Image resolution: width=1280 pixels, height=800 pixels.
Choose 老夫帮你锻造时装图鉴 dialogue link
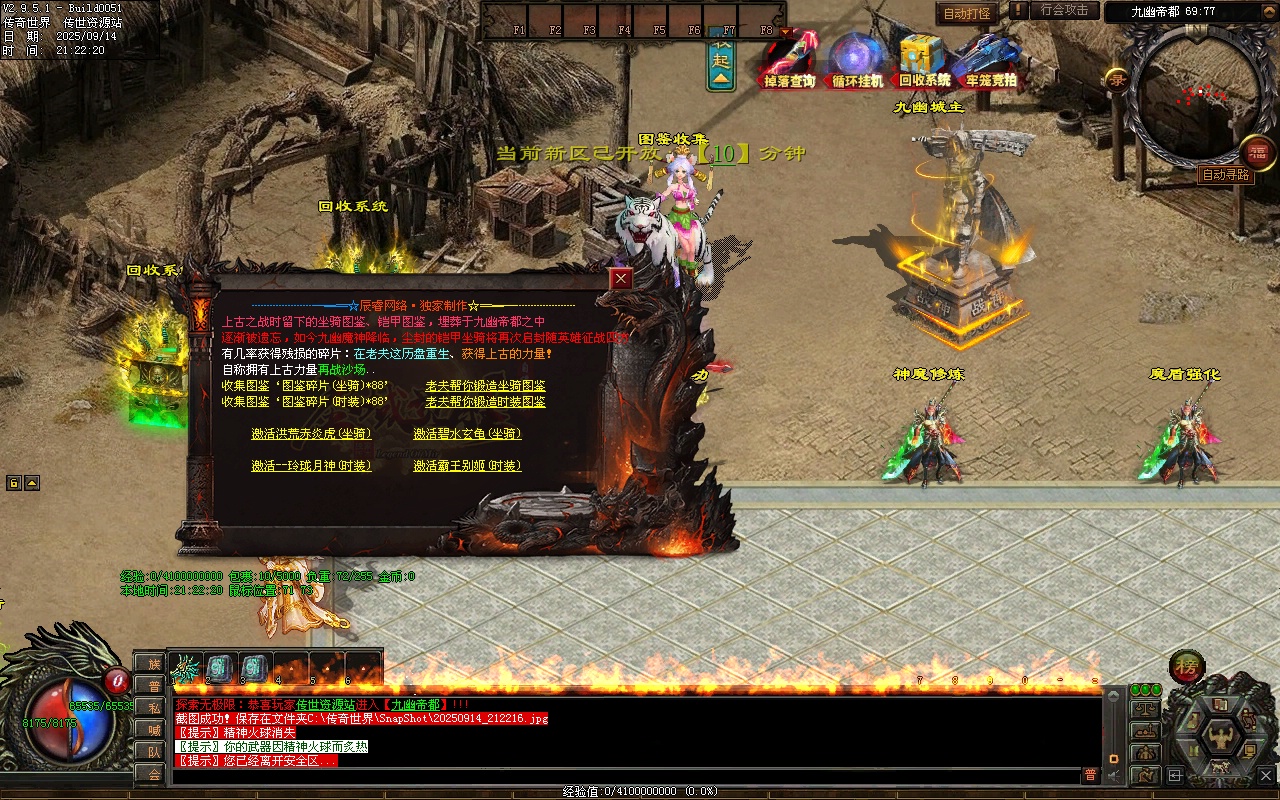click(485, 402)
